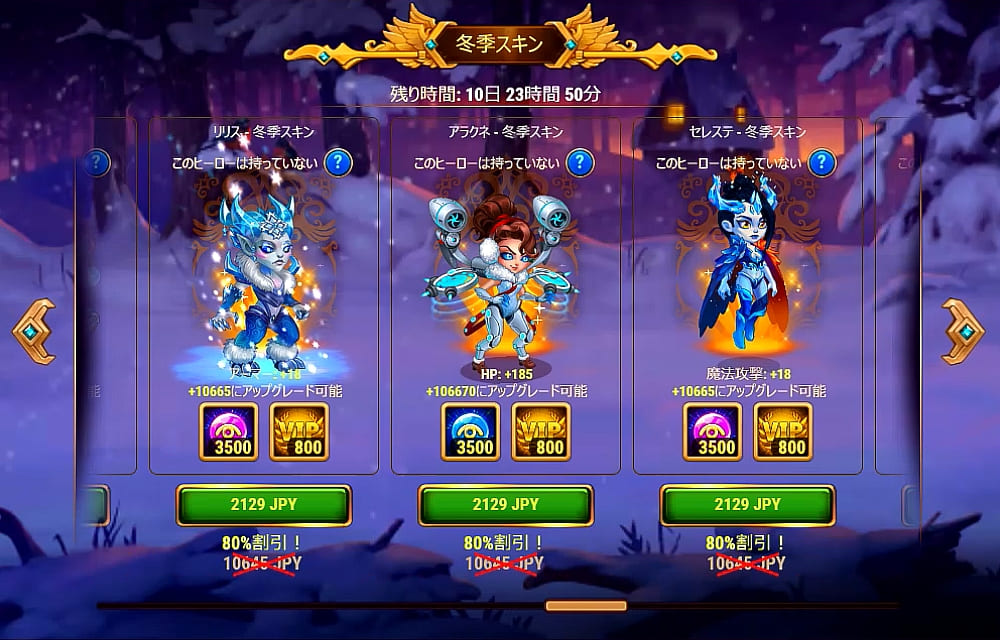Buy Lilith winter skin for 2129 JPY

coord(264,505)
